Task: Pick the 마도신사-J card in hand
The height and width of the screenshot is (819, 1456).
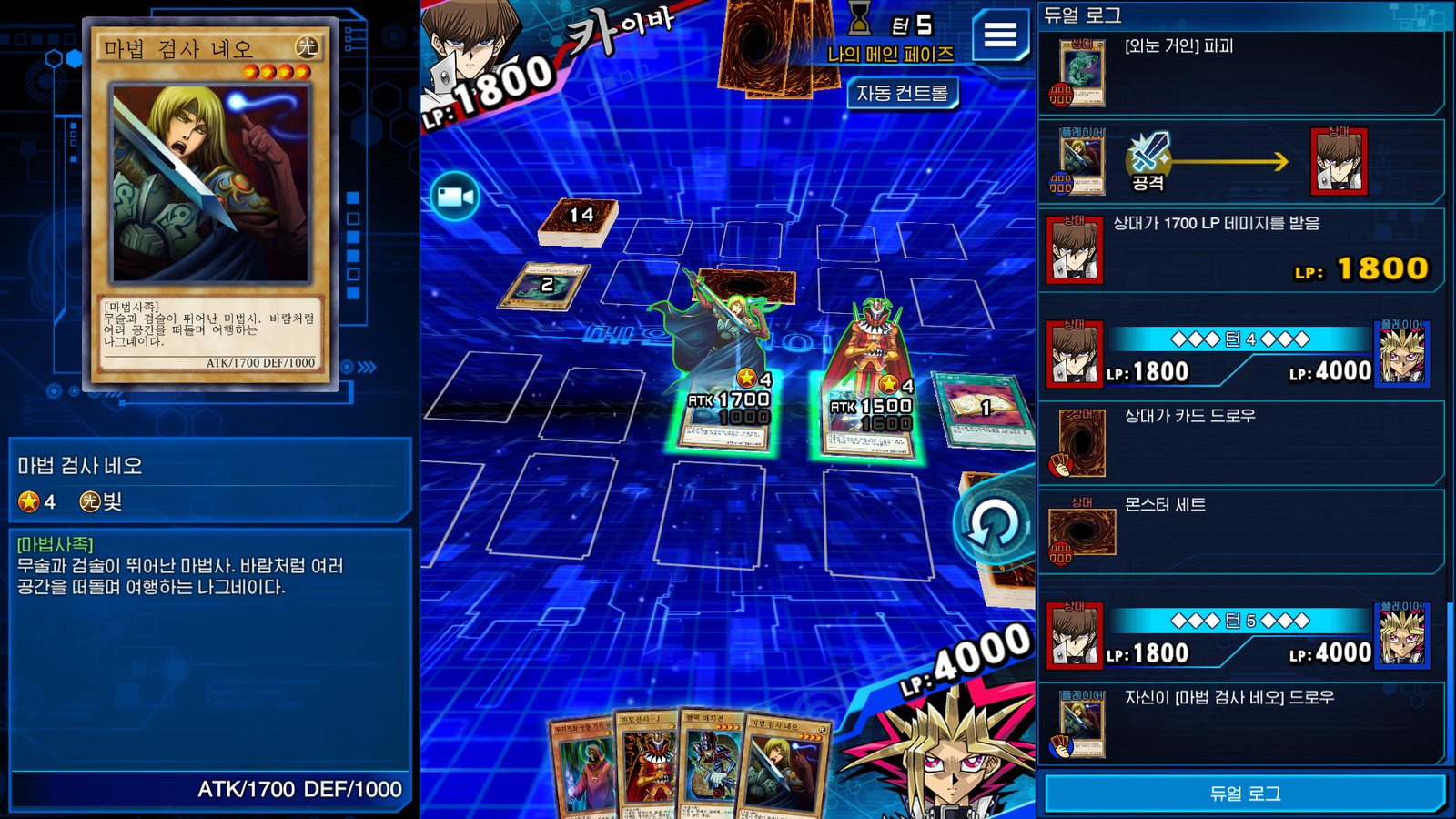Action: point(646,766)
